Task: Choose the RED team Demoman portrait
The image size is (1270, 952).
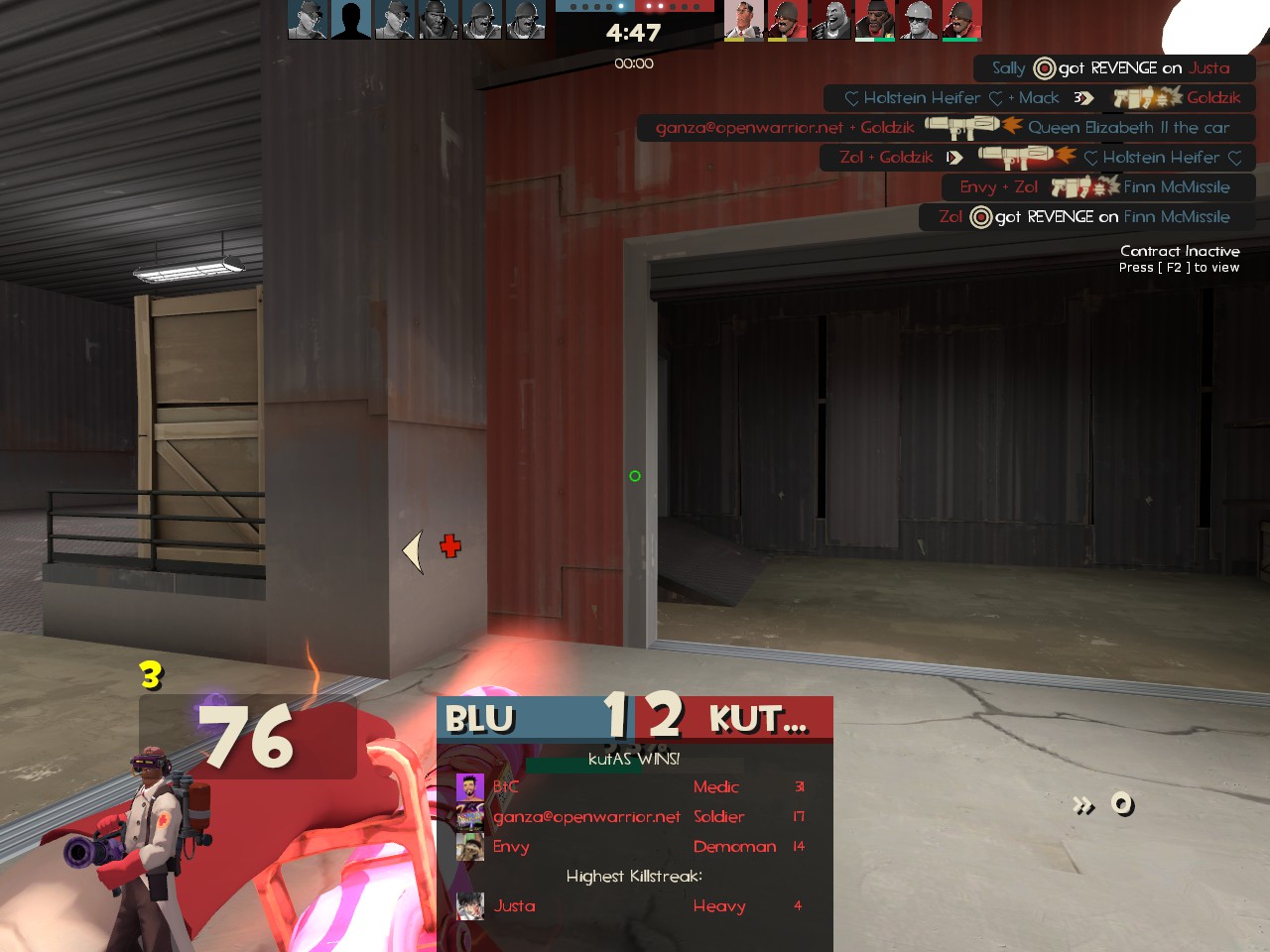Action: click(874, 20)
